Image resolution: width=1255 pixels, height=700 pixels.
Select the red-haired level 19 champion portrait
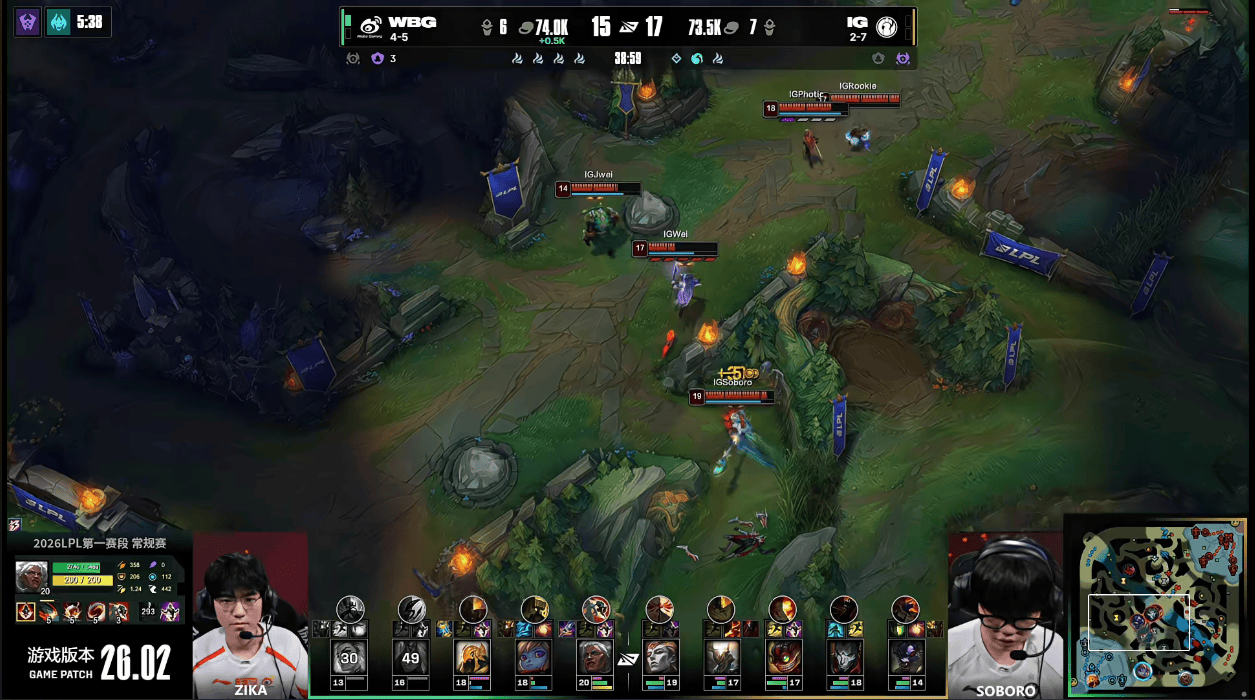click(x=659, y=657)
